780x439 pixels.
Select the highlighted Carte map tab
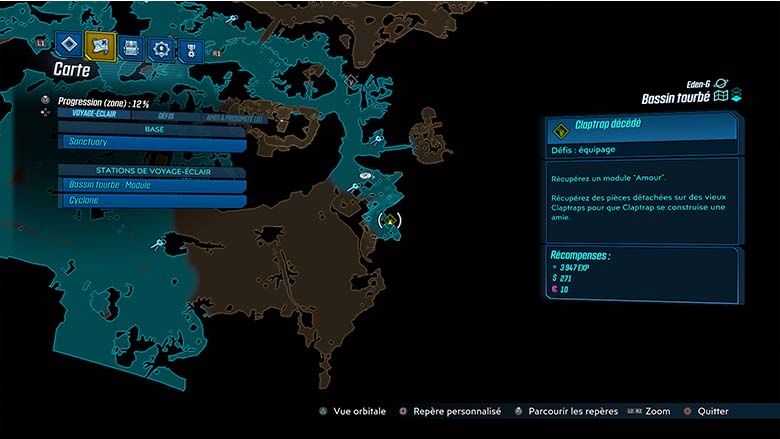[100, 45]
